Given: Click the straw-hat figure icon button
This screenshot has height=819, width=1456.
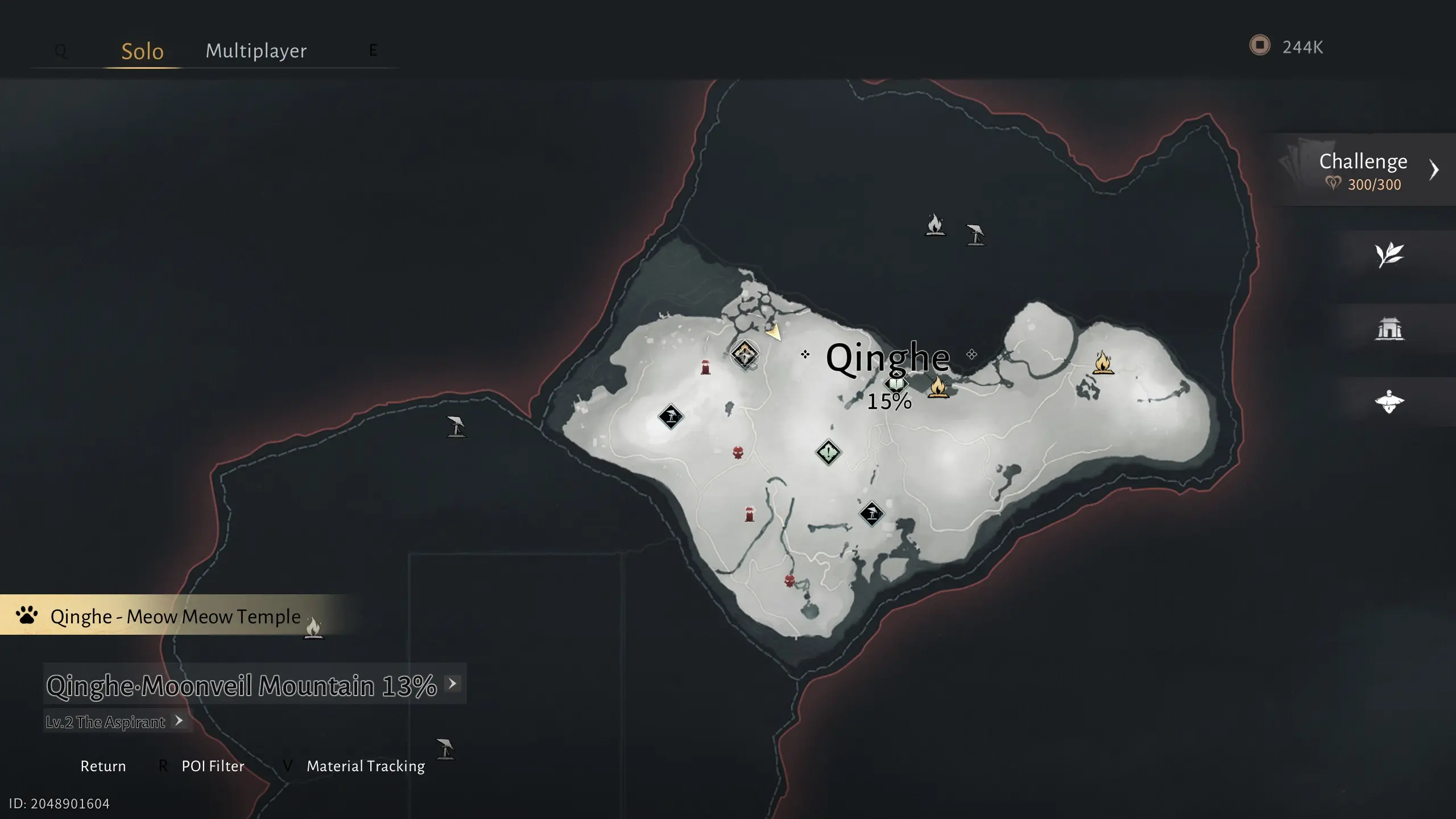Looking at the screenshot, I should tap(1389, 402).
